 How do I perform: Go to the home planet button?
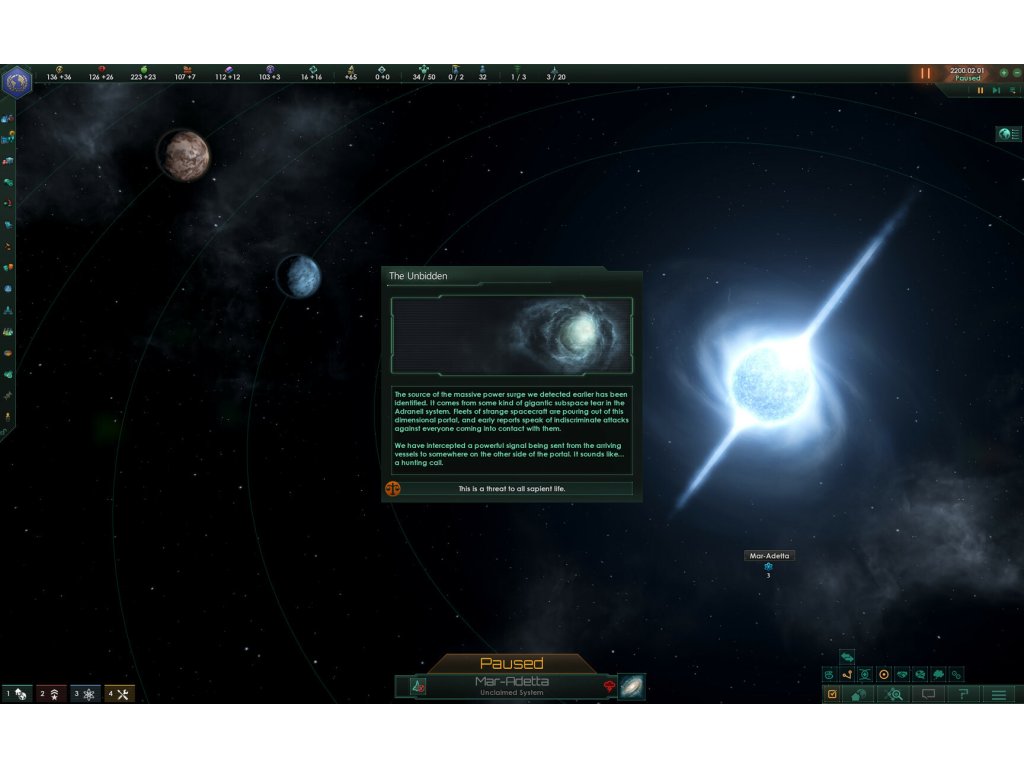[859, 694]
